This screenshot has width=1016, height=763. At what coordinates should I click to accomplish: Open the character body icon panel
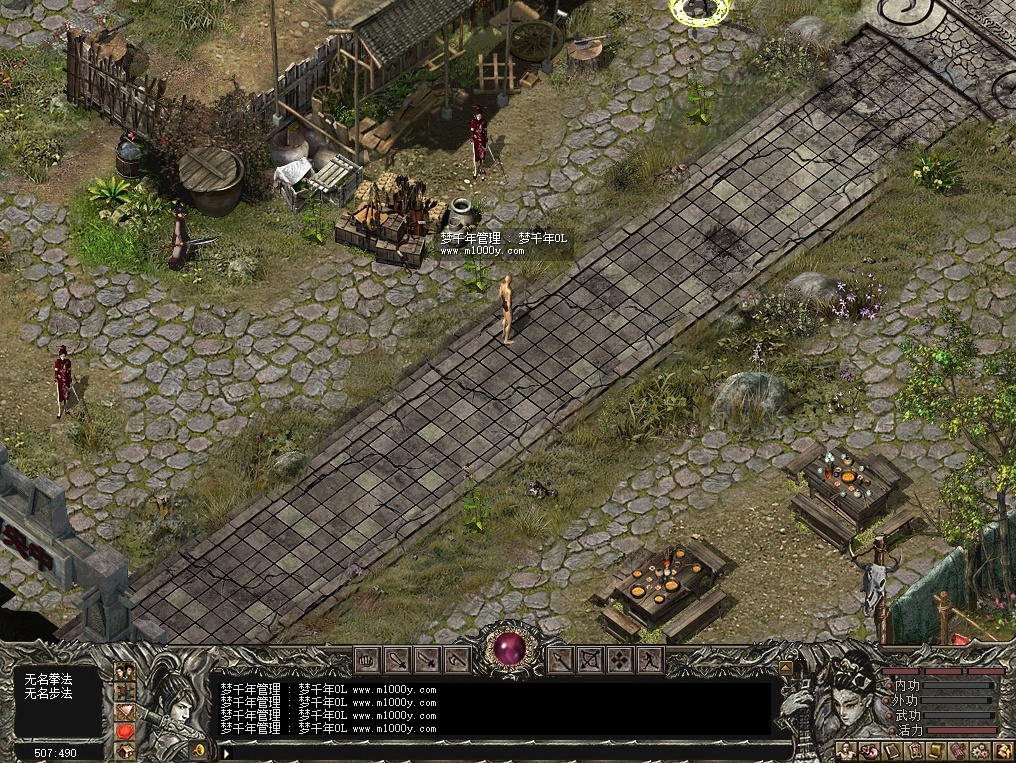coord(846,751)
